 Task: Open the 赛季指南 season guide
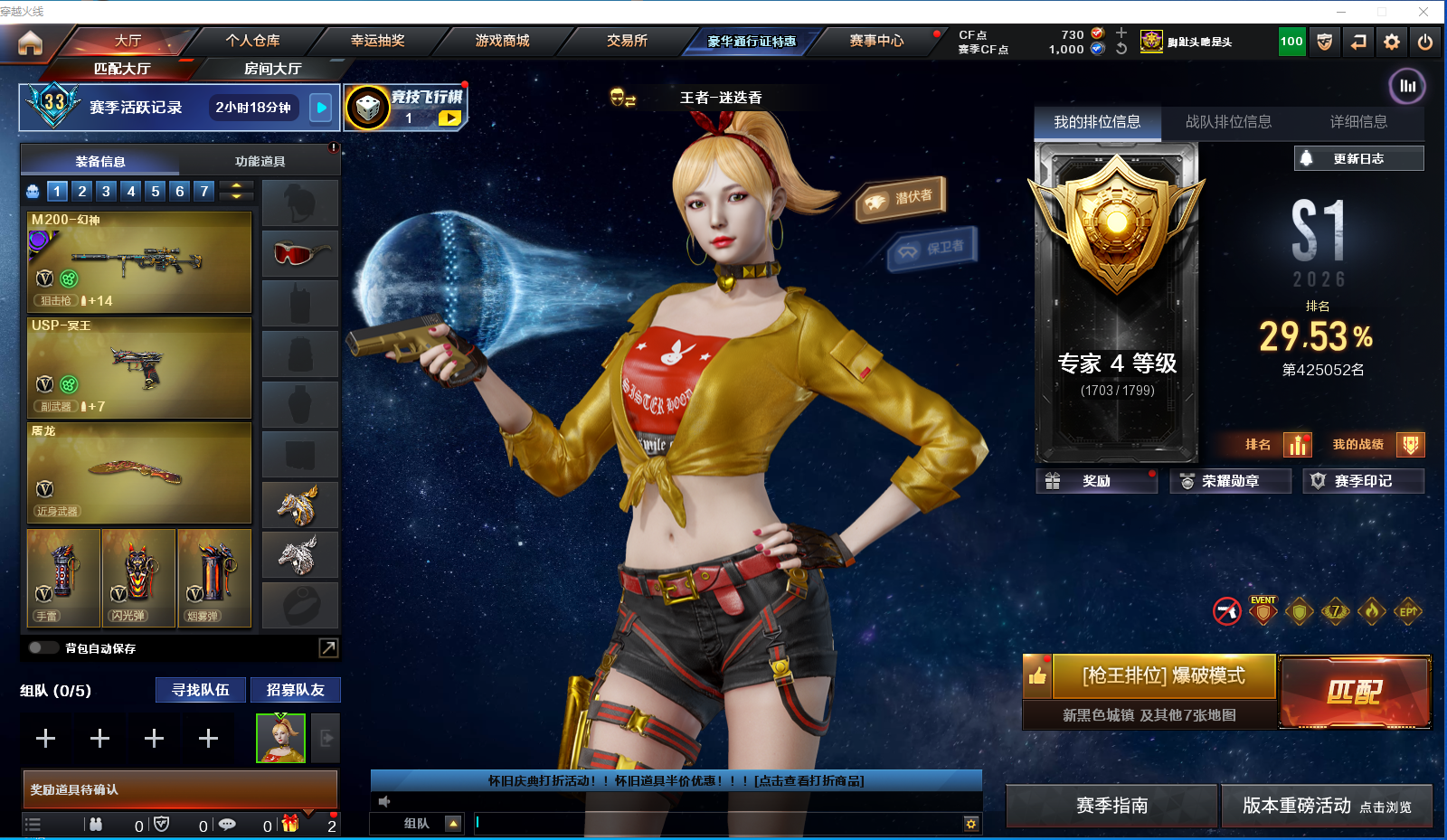1111,806
